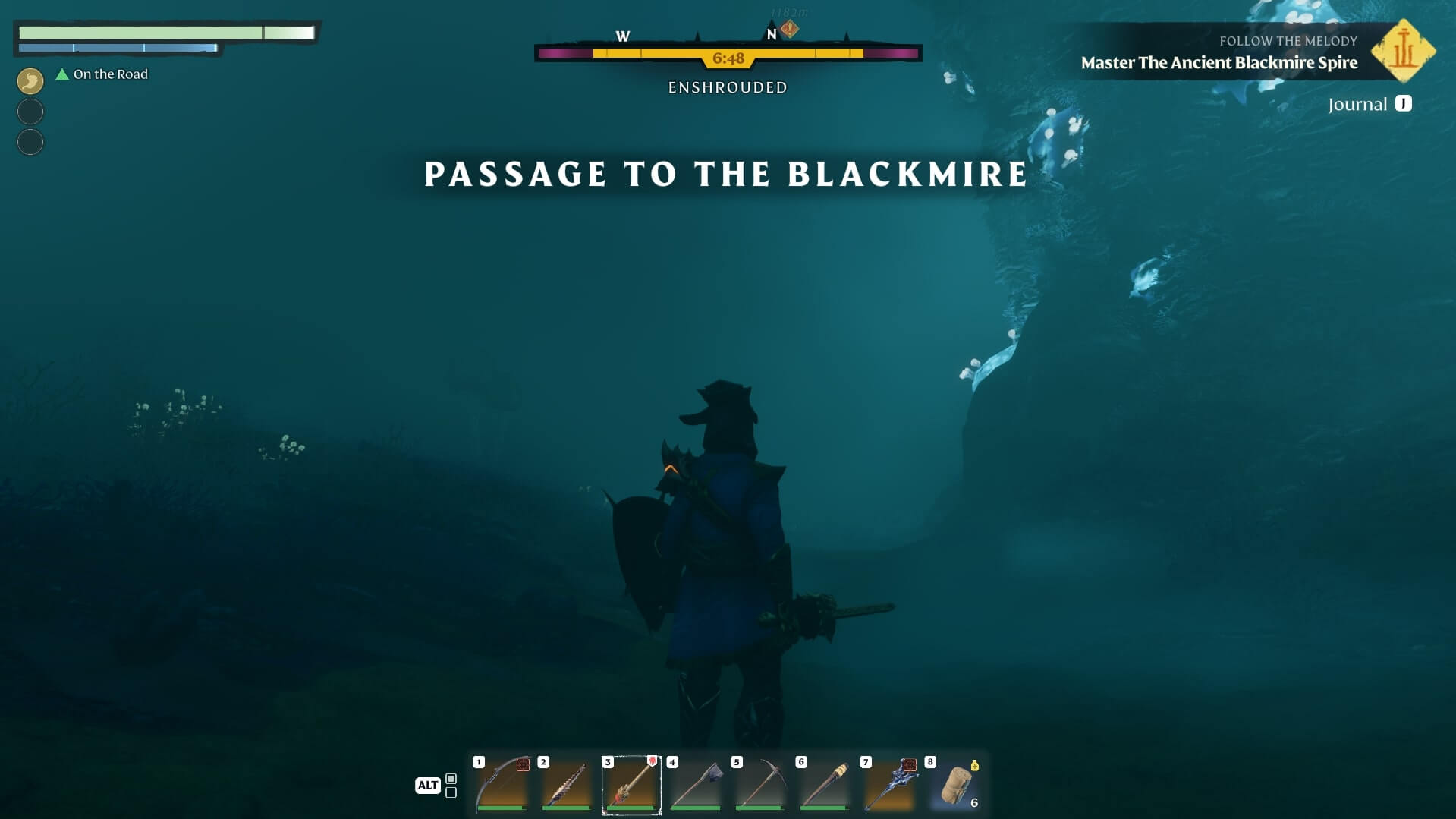Click the highlighted mace in slot 3
Image resolution: width=1456 pixels, height=819 pixels.
point(631,785)
